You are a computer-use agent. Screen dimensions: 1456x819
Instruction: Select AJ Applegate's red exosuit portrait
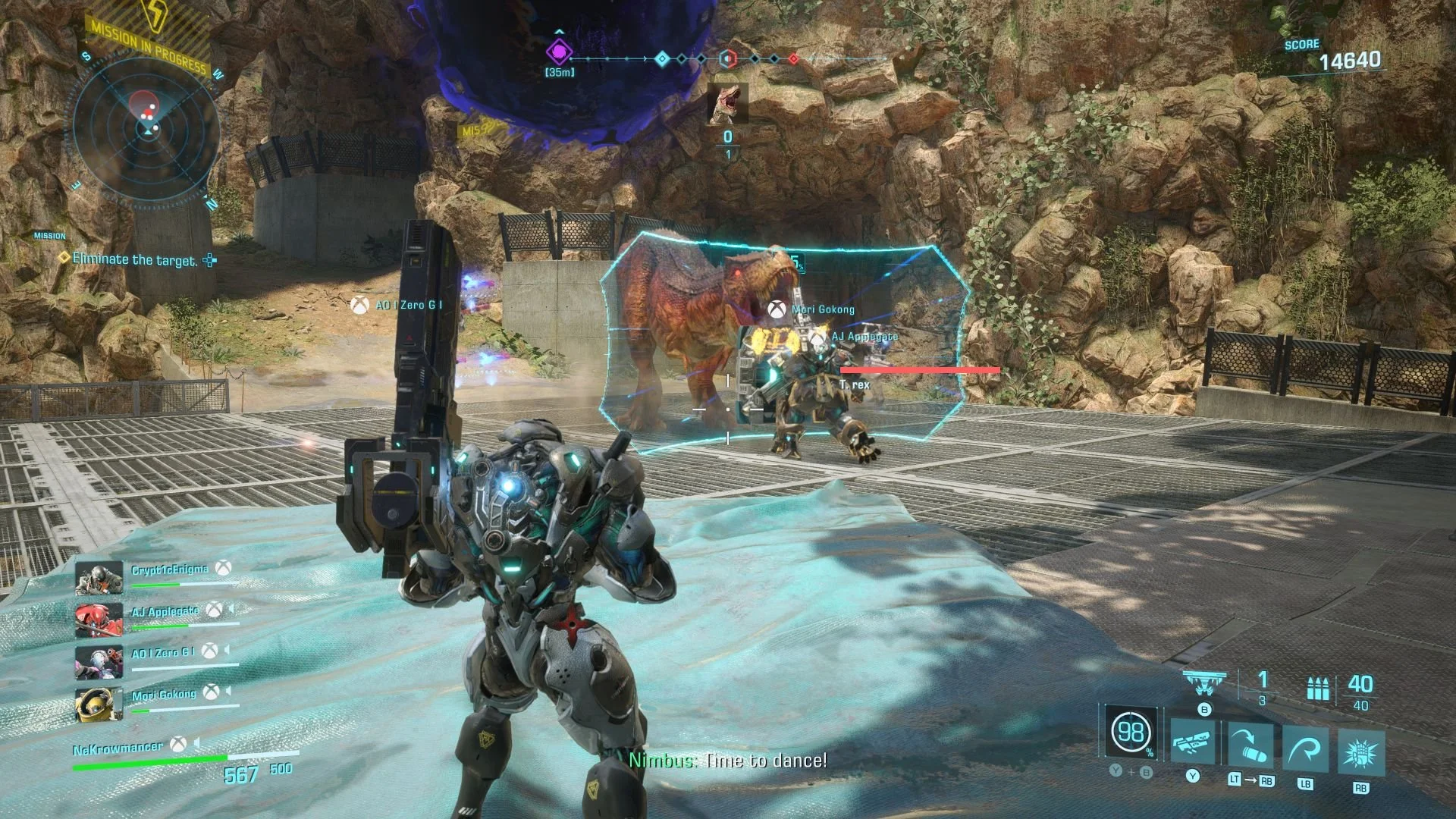[99, 620]
